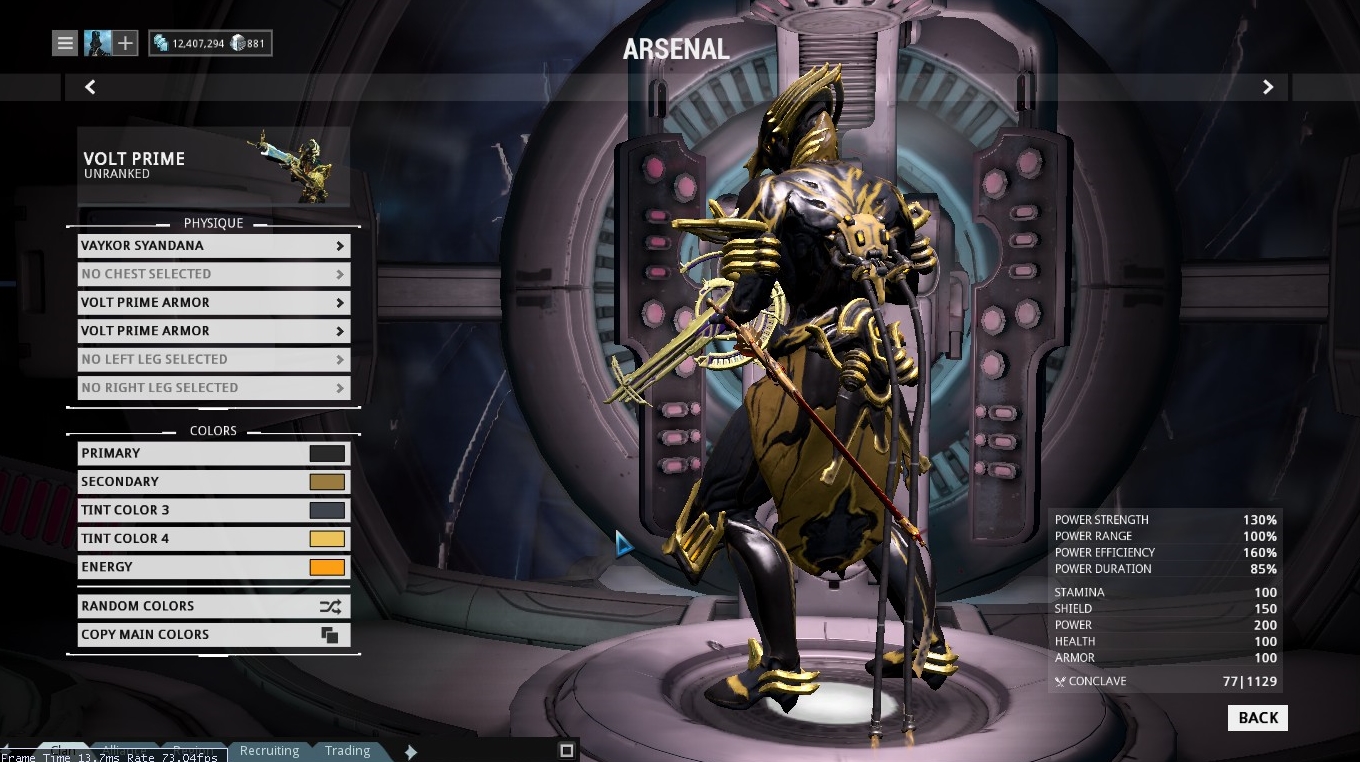Click the plus icon beside the player avatar
This screenshot has height=762, width=1360.
(124, 42)
